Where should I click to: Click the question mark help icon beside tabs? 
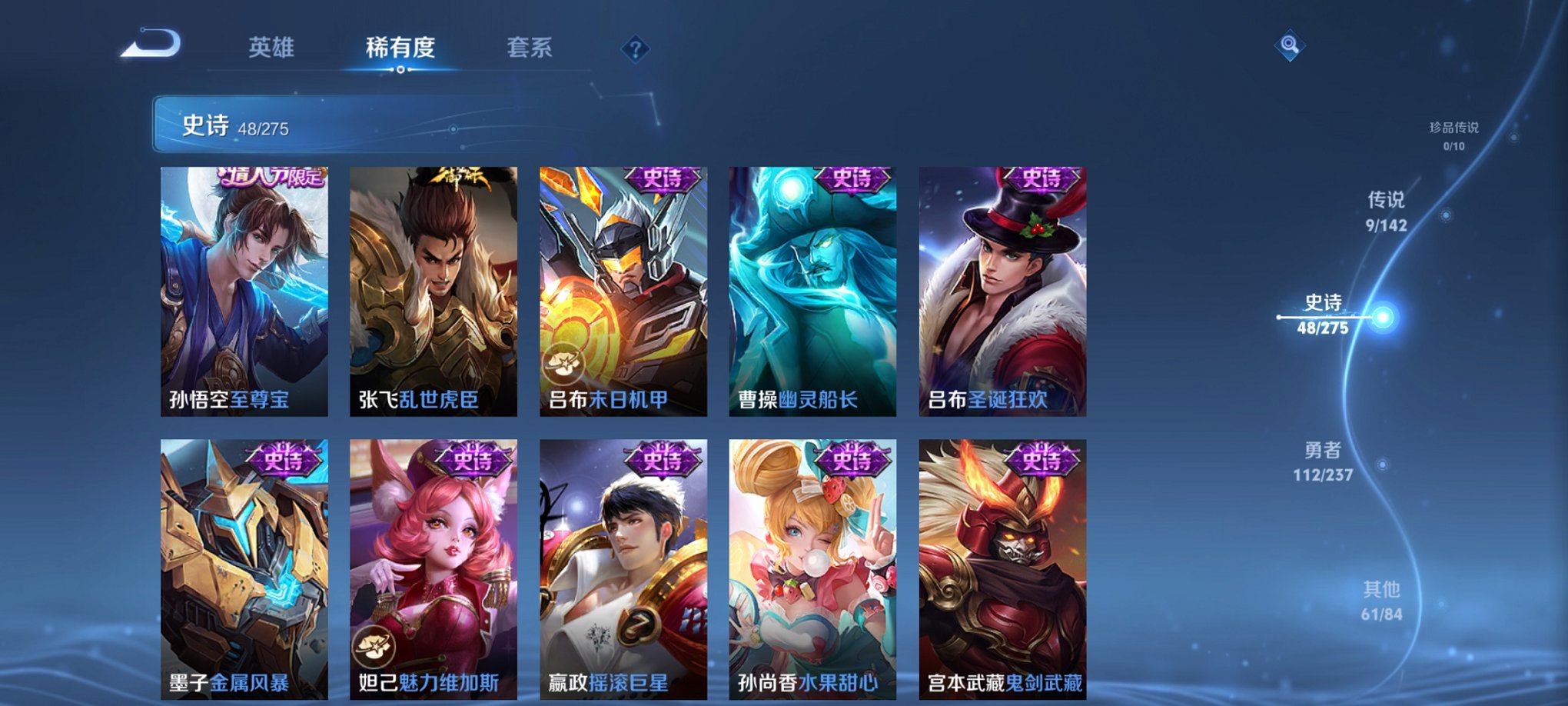[x=635, y=48]
